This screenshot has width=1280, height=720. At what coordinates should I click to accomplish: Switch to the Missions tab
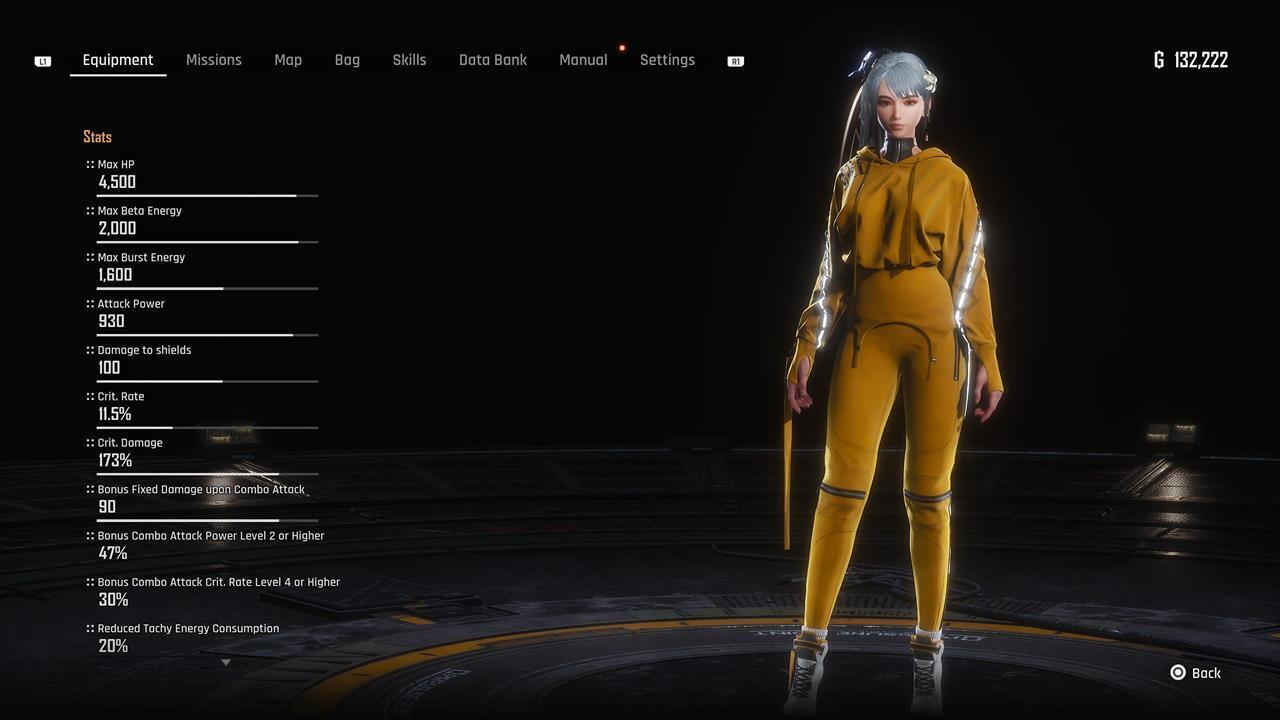click(x=213, y=60)
